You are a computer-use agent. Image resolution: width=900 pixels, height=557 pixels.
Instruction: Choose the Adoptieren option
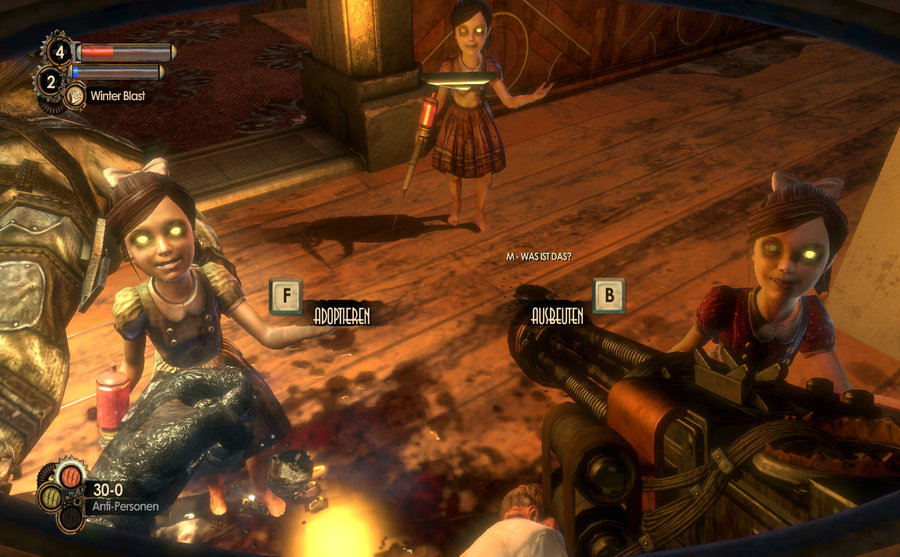pos(341,314)
